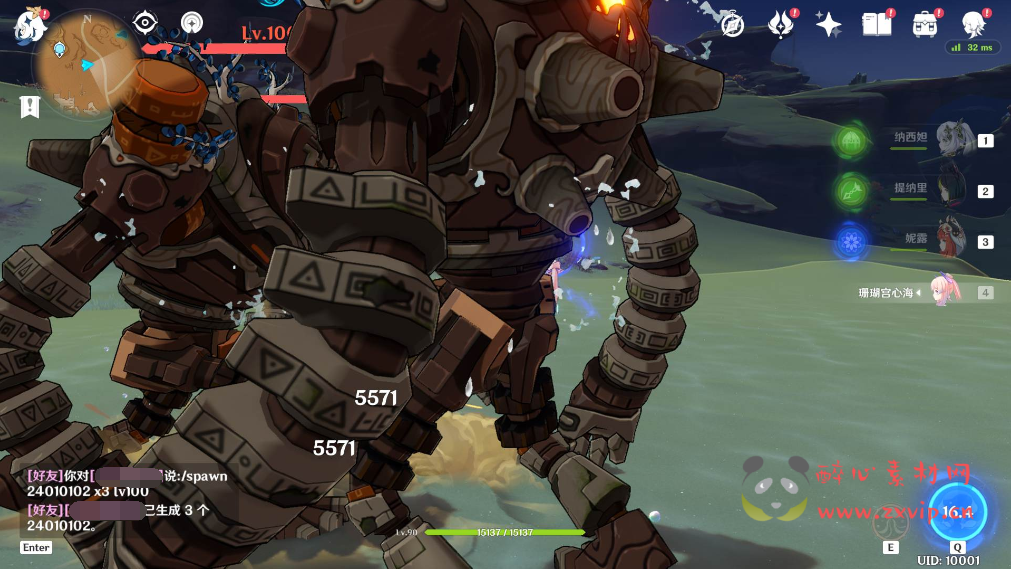This screenshot has width=1011, height=570.
Task: Trigger 妮露's blue lotus burst icon
Action: pyautogui.click(x=852, y=241)
